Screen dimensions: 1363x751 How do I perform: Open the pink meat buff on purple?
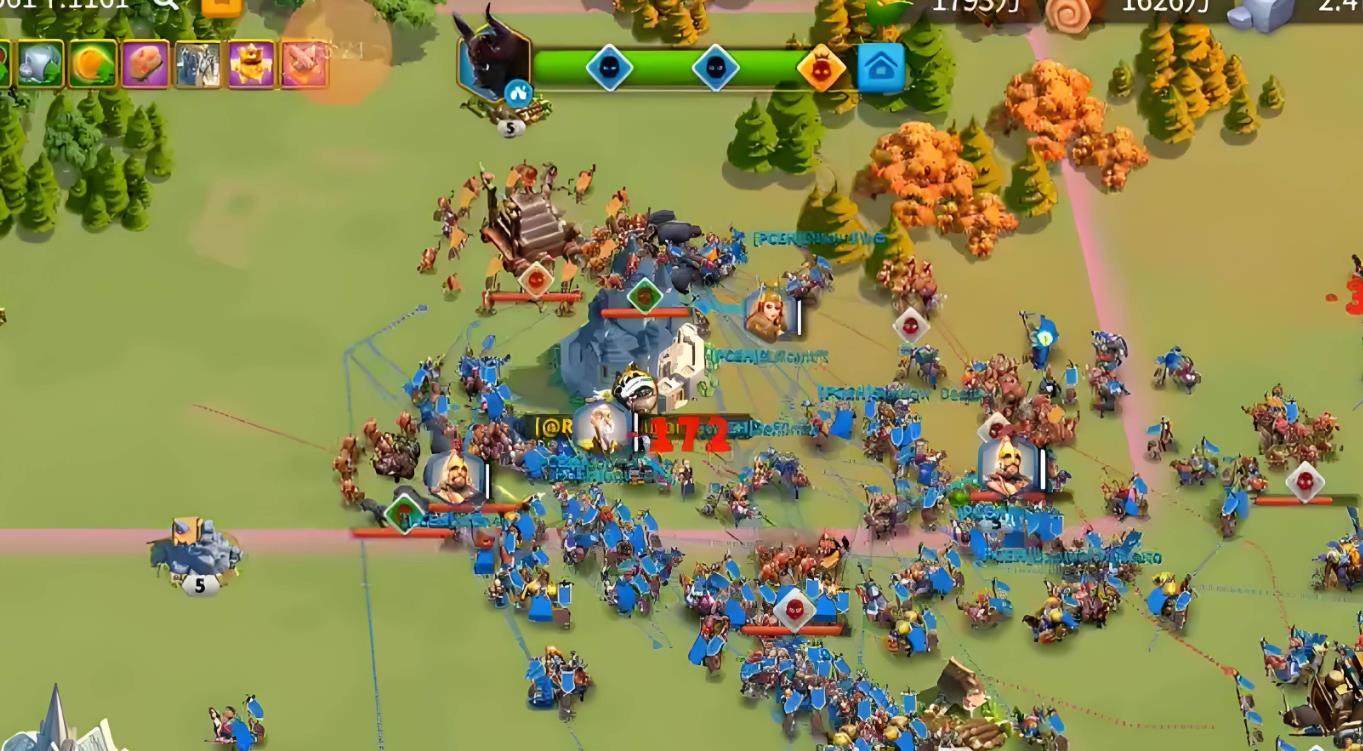tap(146, 65)
